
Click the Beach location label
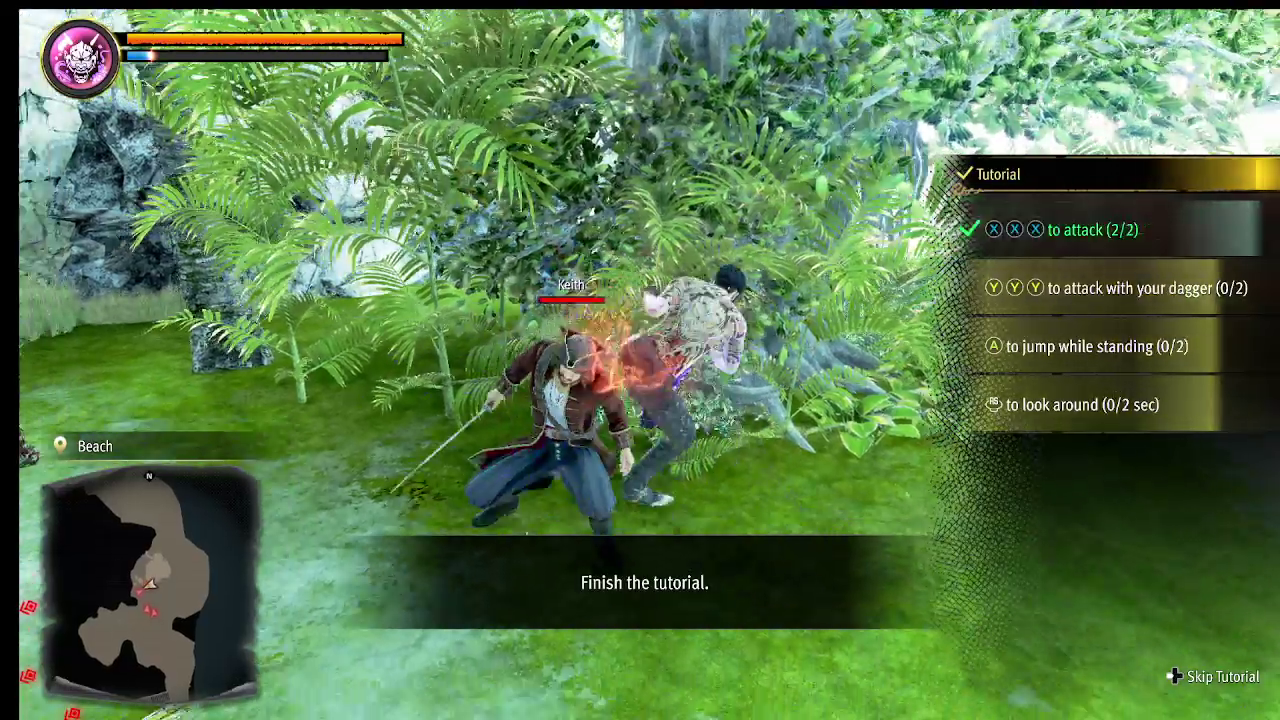(95, 446)
